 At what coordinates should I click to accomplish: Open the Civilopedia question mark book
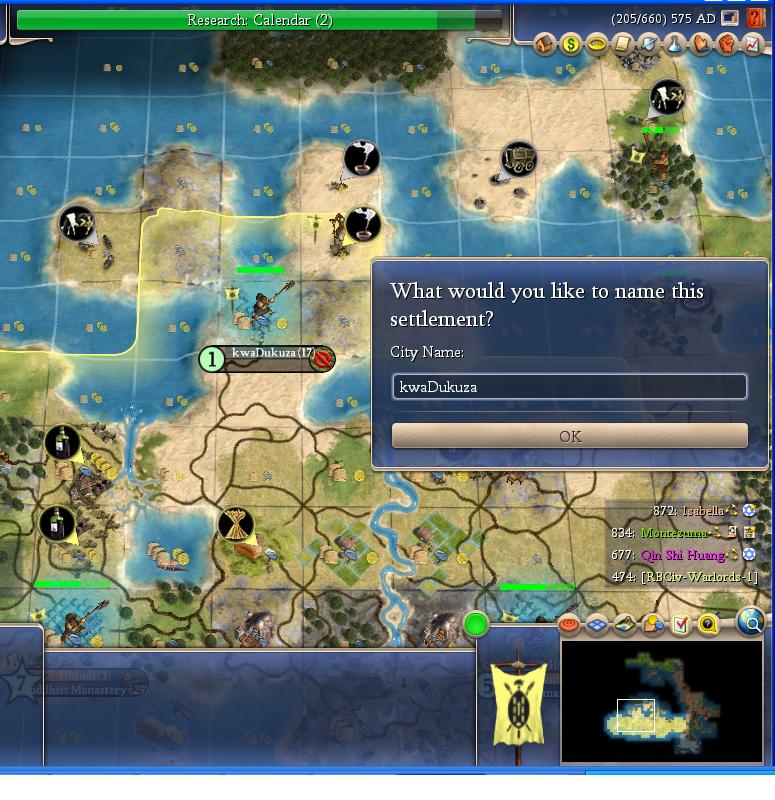coord(755,19)
